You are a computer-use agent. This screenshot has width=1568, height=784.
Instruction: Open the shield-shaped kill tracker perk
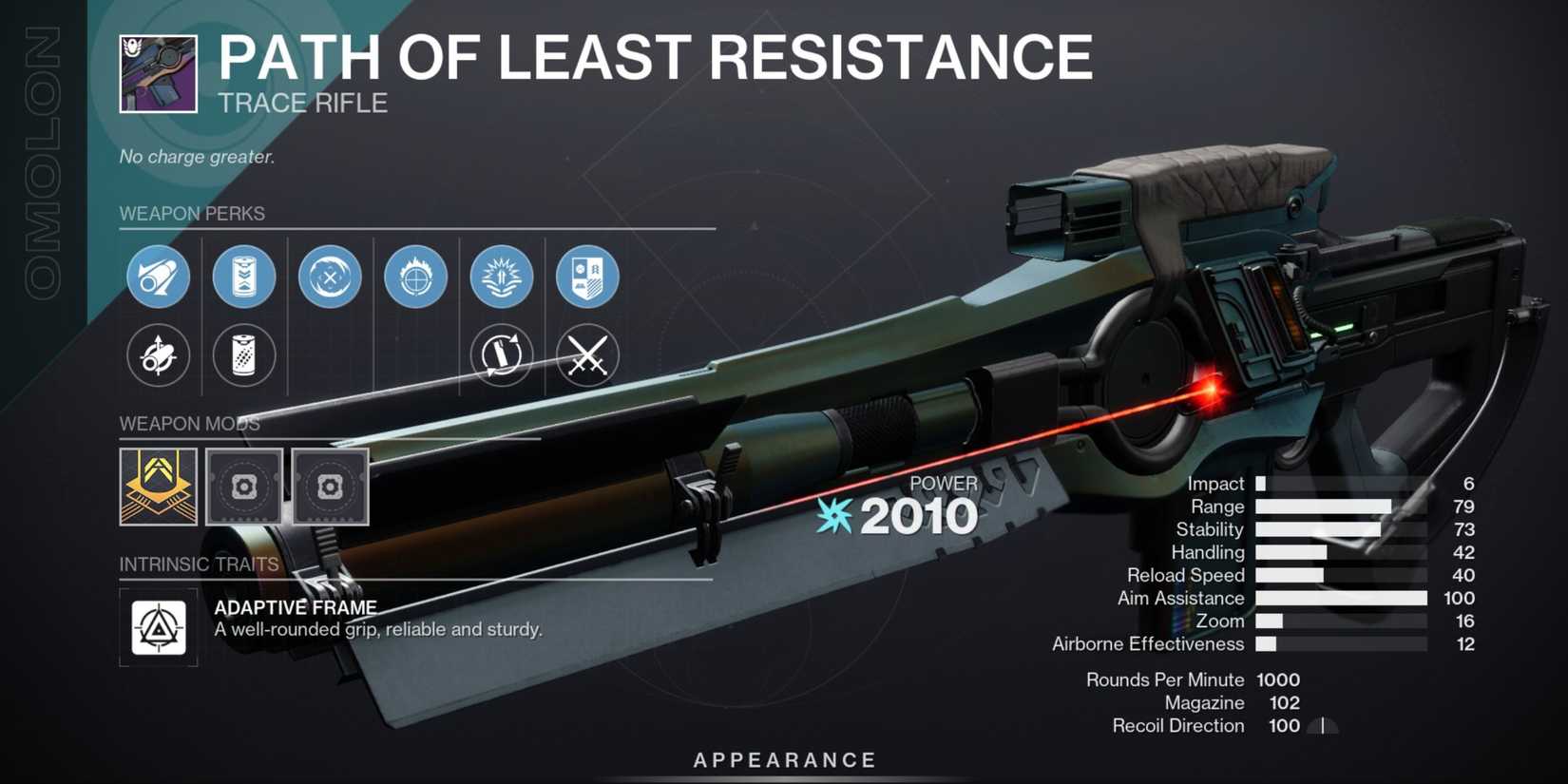(x=587, y=277)
